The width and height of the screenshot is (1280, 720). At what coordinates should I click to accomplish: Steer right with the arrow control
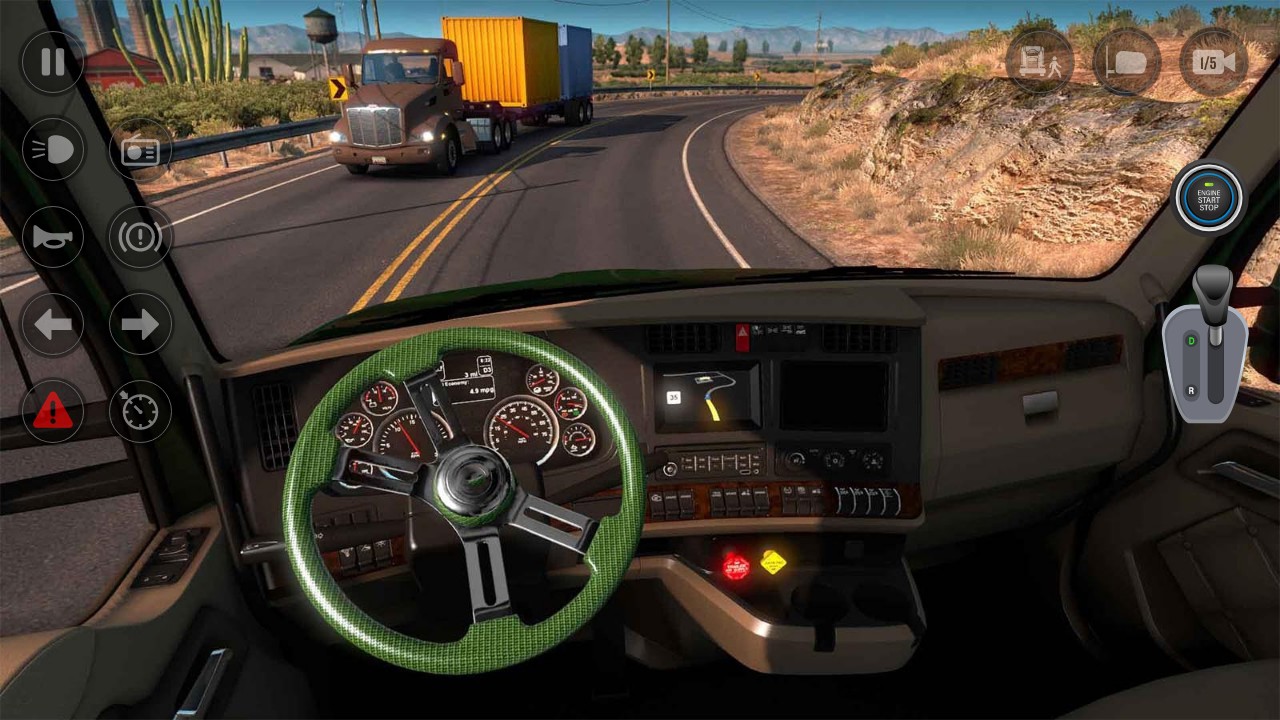[140, 323]
